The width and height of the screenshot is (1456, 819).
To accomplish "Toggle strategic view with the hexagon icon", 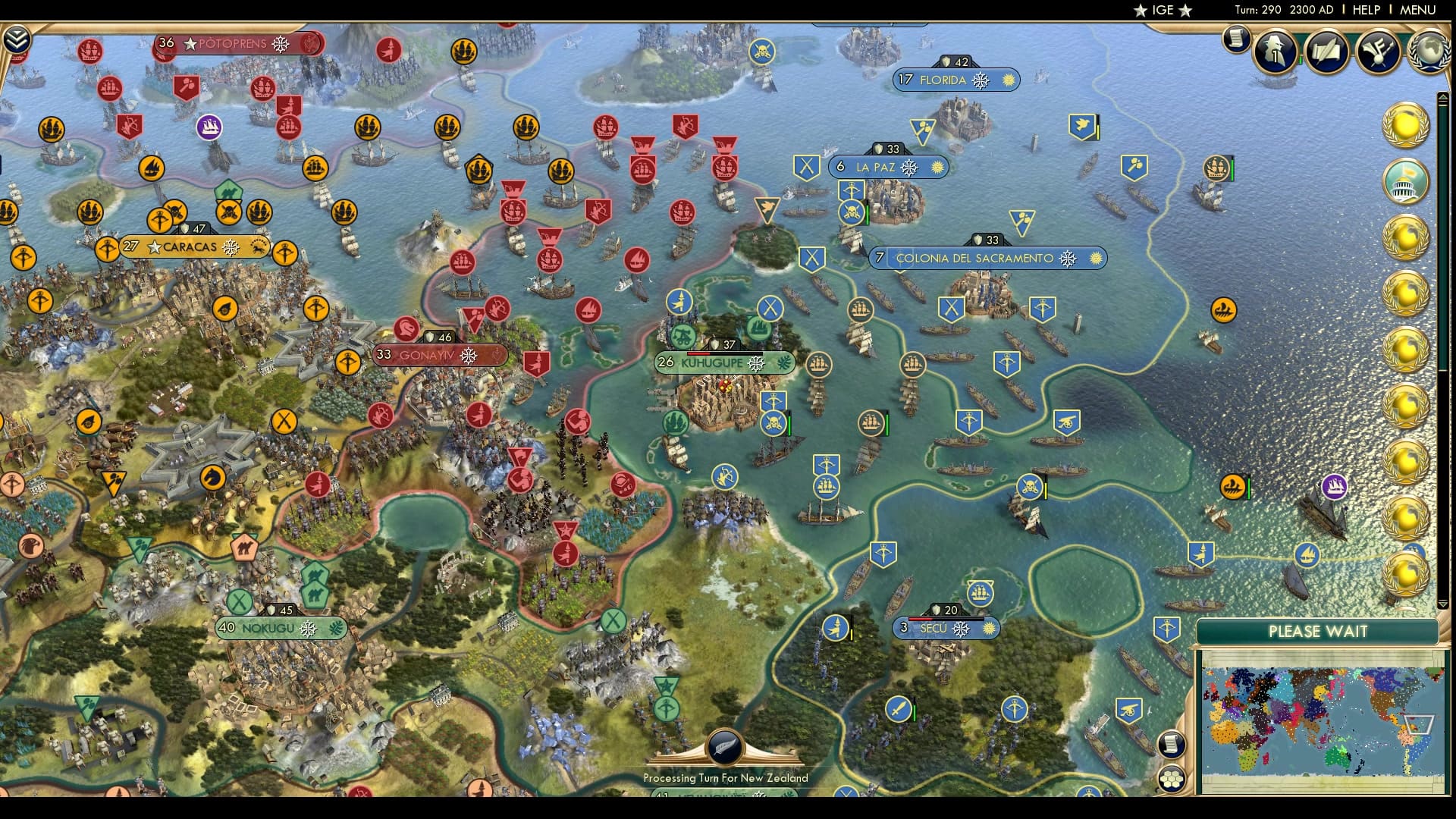I will [x=1172, y=779].
